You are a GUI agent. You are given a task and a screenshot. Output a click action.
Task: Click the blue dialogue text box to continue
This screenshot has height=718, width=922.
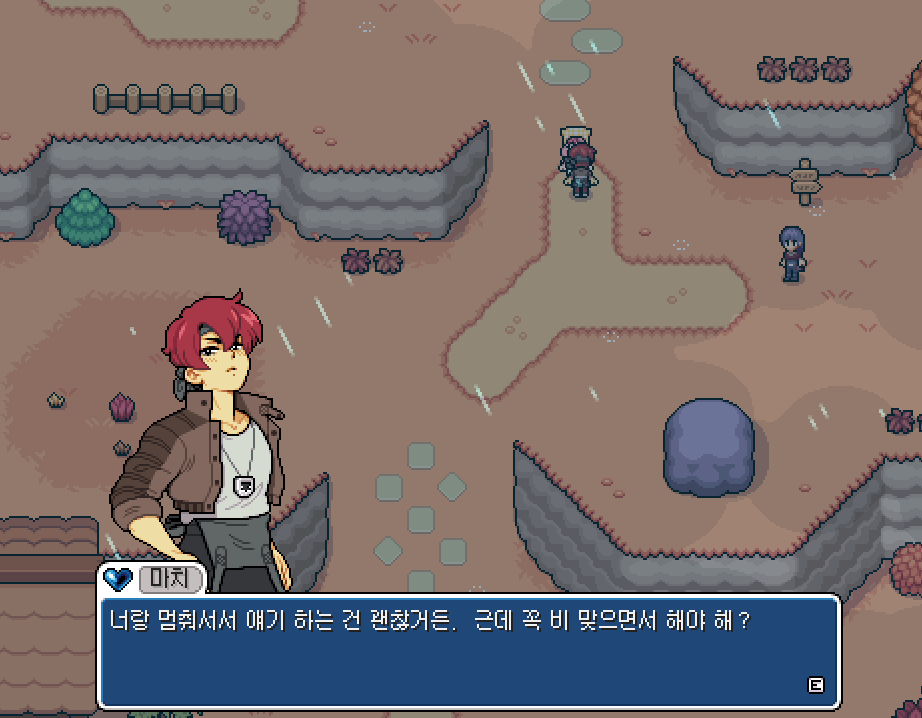[x=468, y=653]
